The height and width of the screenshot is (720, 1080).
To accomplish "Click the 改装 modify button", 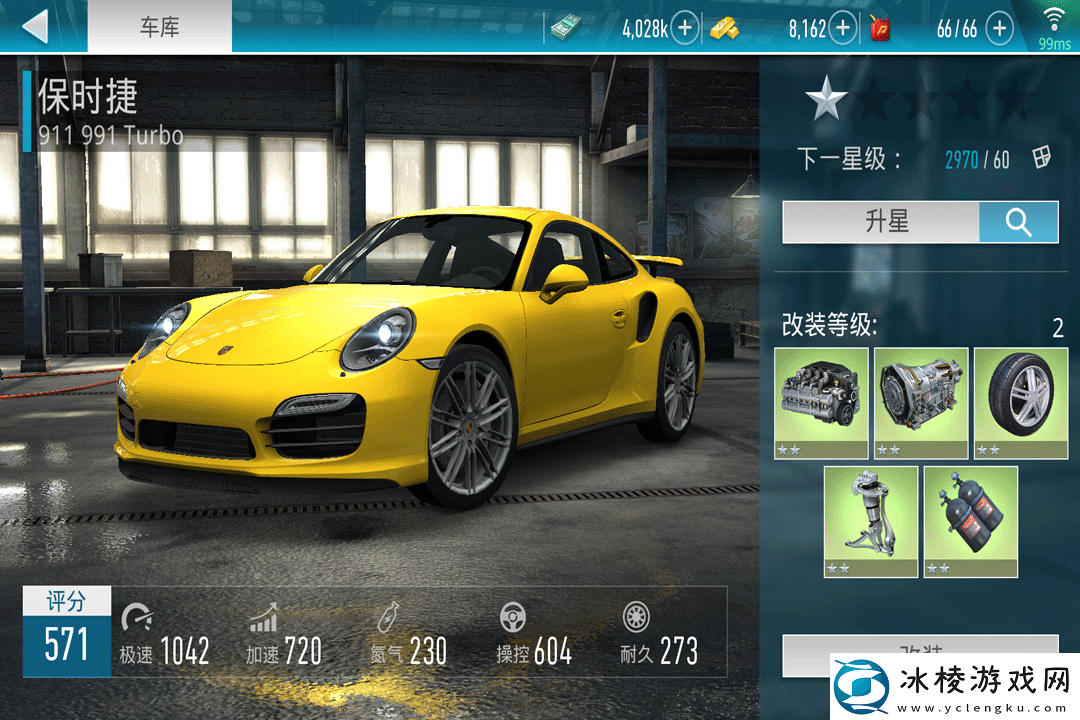I will point(920,647).
